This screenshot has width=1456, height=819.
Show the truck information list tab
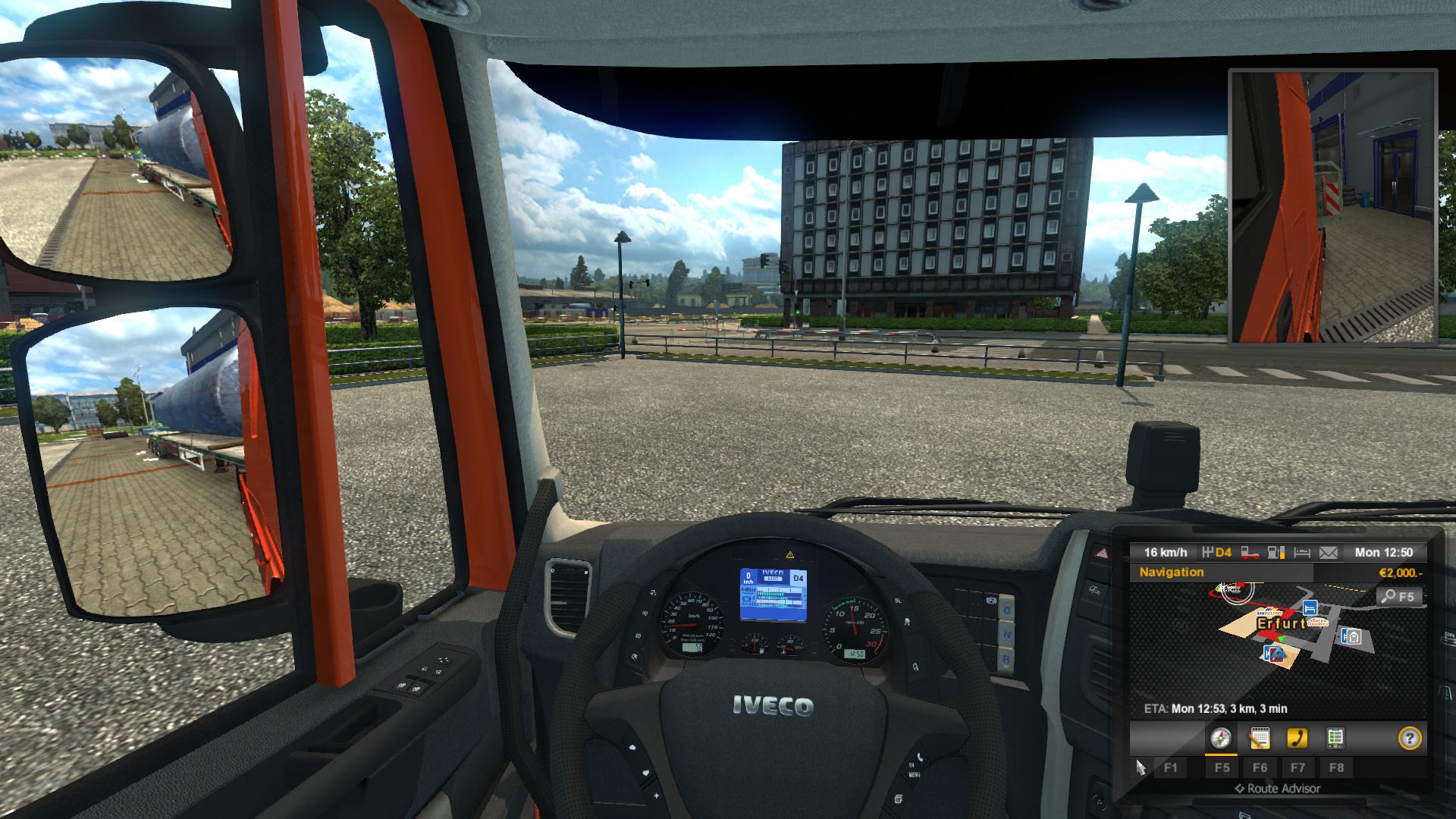coord(1335,738)
